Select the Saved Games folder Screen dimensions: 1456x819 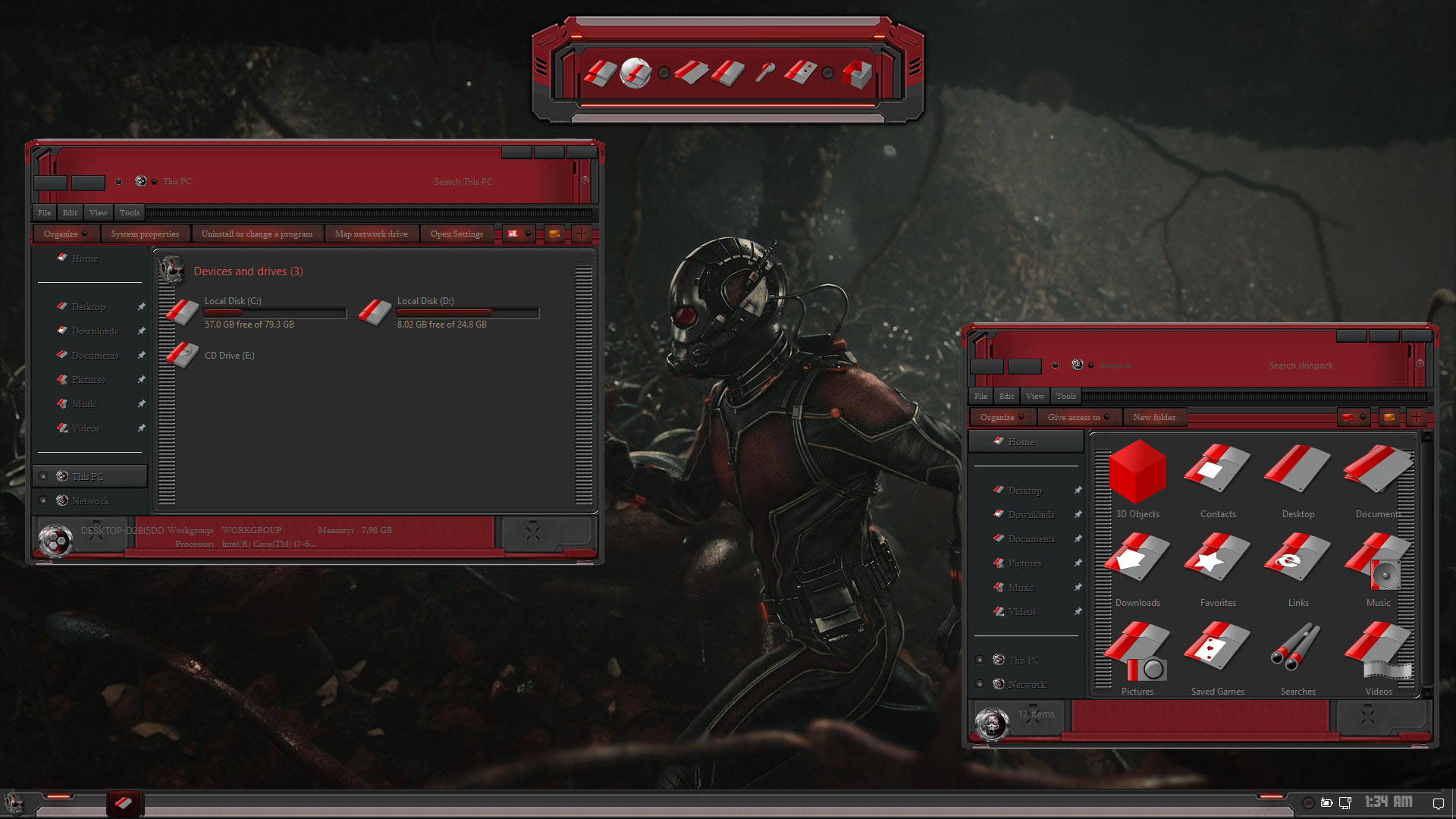coord(1218,657)
